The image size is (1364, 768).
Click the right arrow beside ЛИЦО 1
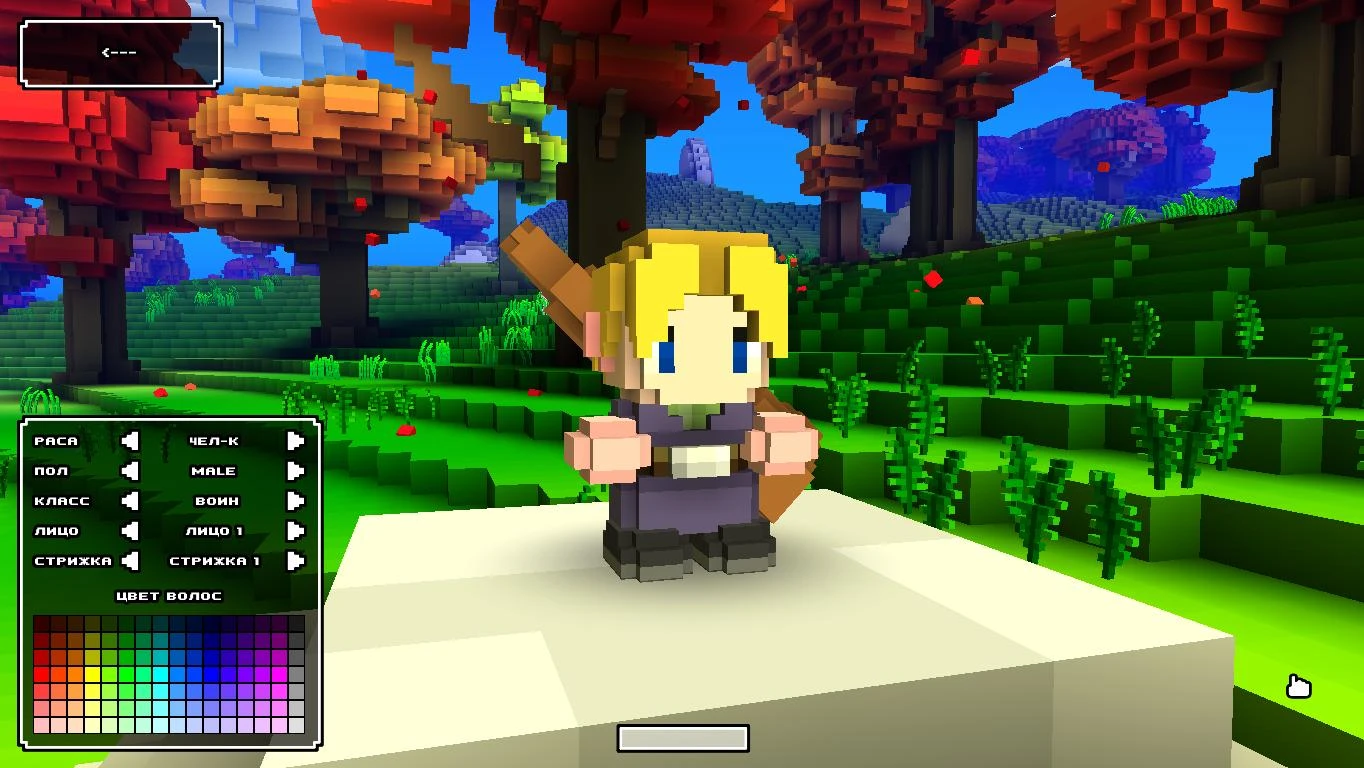[294, 531]
